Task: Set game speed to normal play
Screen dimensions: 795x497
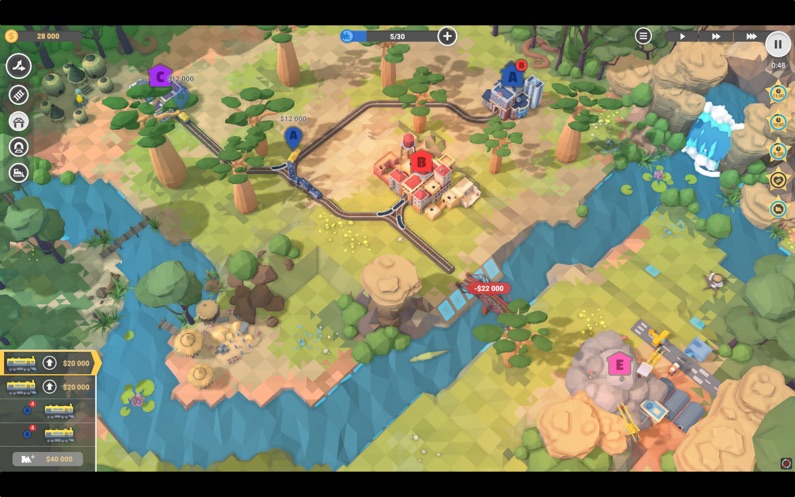Action: pos(683,36)
